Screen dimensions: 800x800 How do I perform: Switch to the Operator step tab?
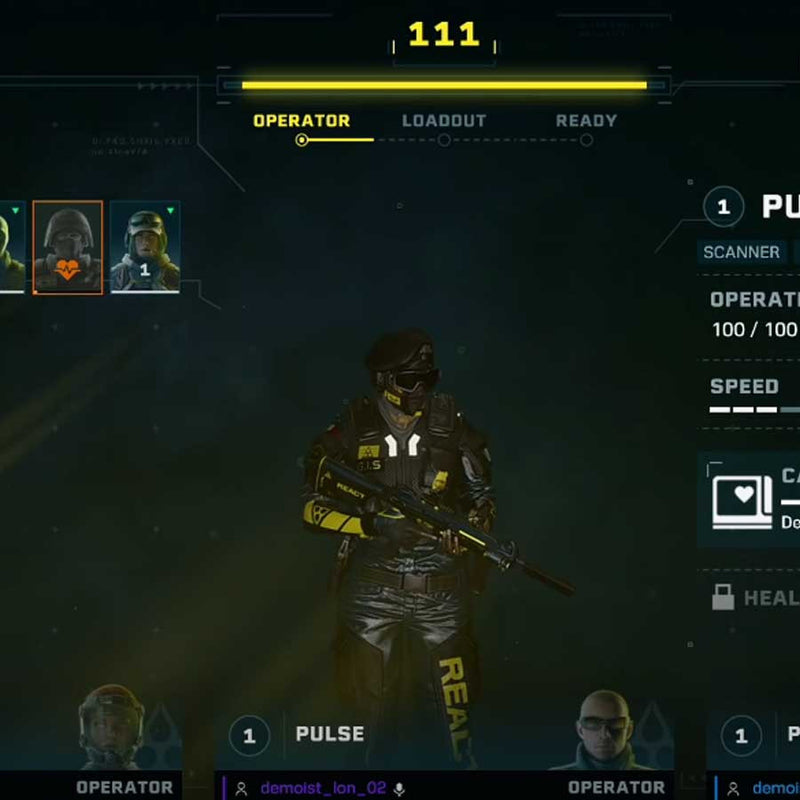click(x=301, y=121)
